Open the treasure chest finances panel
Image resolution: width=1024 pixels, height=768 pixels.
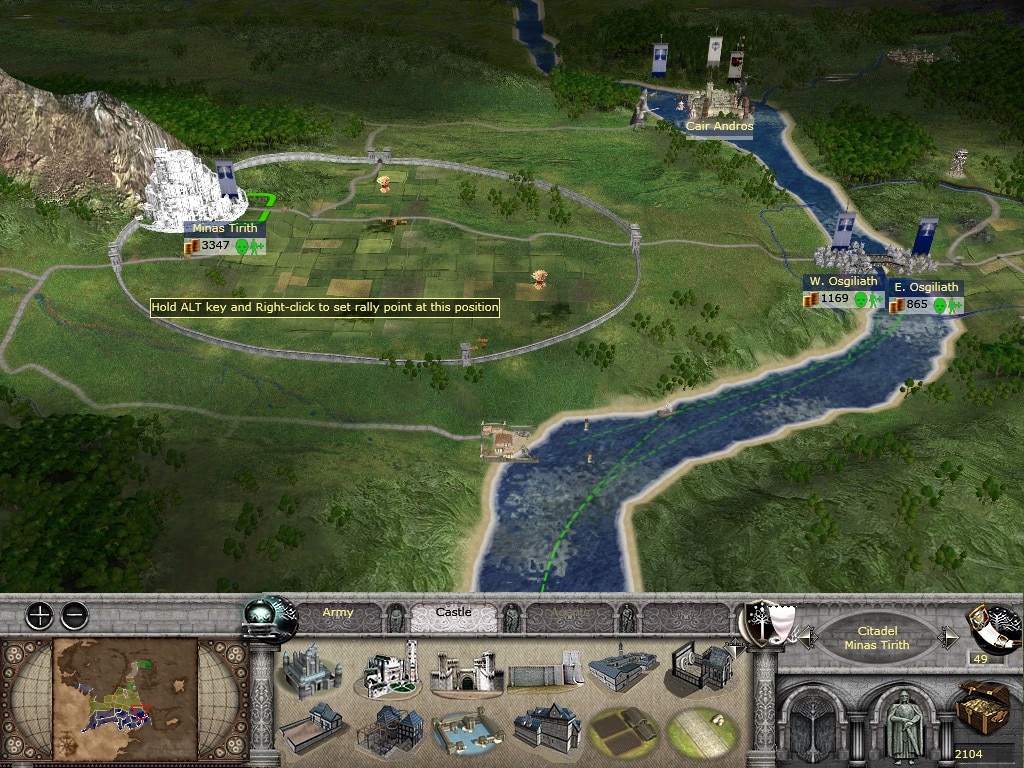[x=984, y=707]
